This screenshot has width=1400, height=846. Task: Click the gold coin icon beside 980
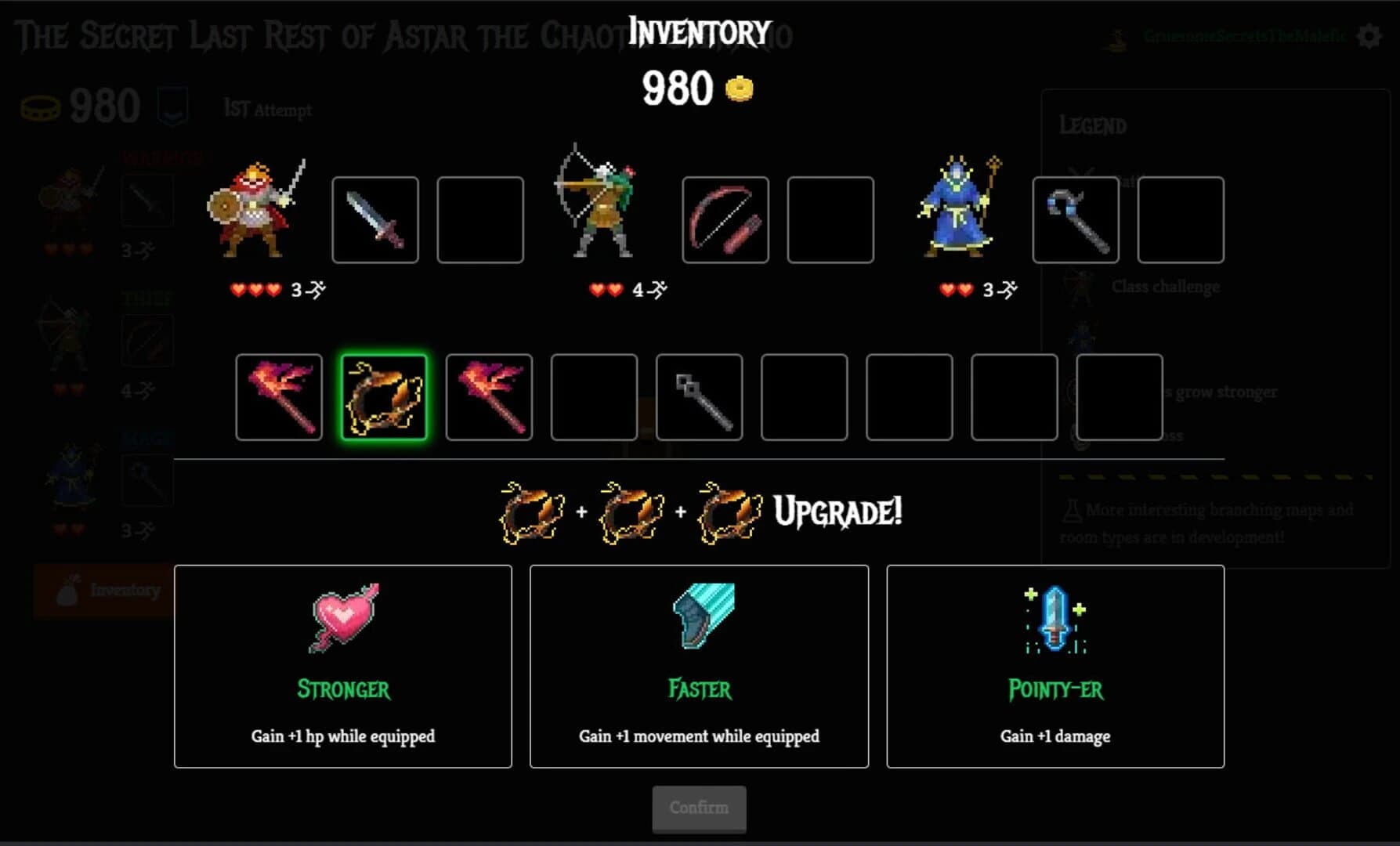pos(740,89)
